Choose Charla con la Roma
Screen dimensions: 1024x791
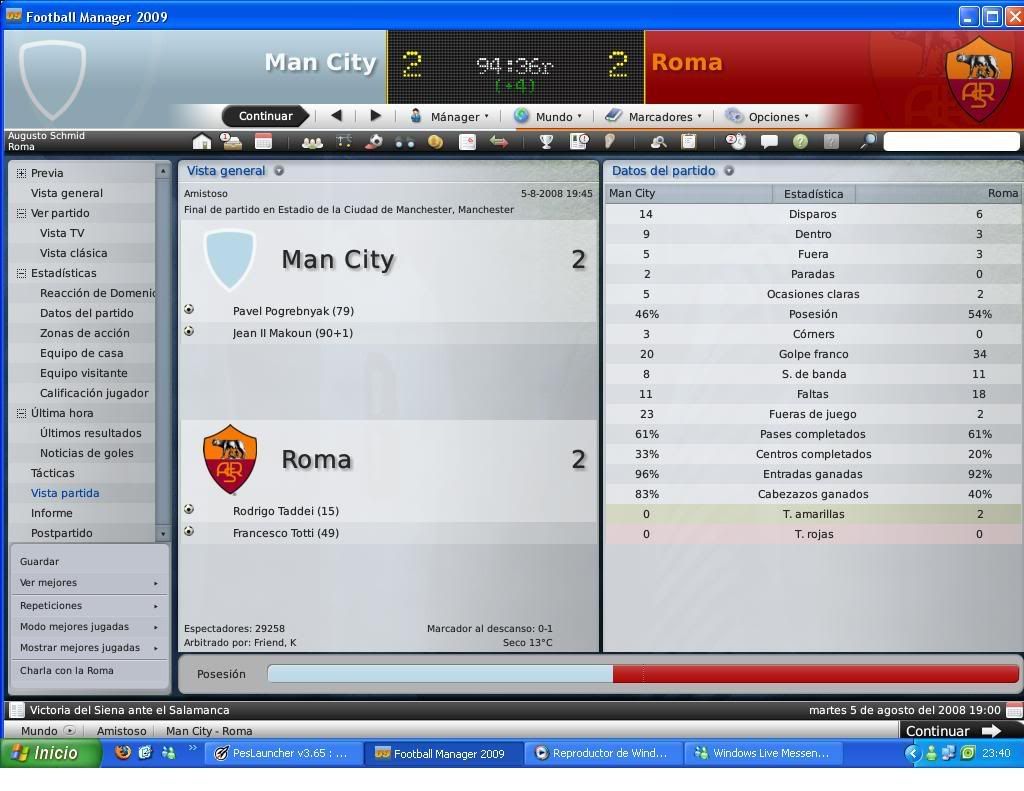[67, 671]
